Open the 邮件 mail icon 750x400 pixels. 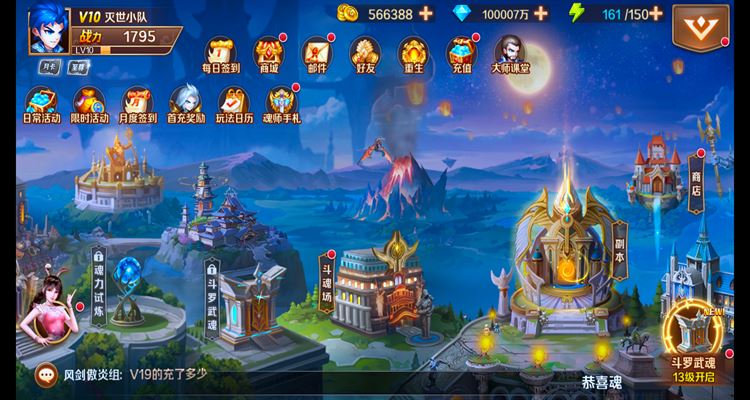tap(317, 55)
